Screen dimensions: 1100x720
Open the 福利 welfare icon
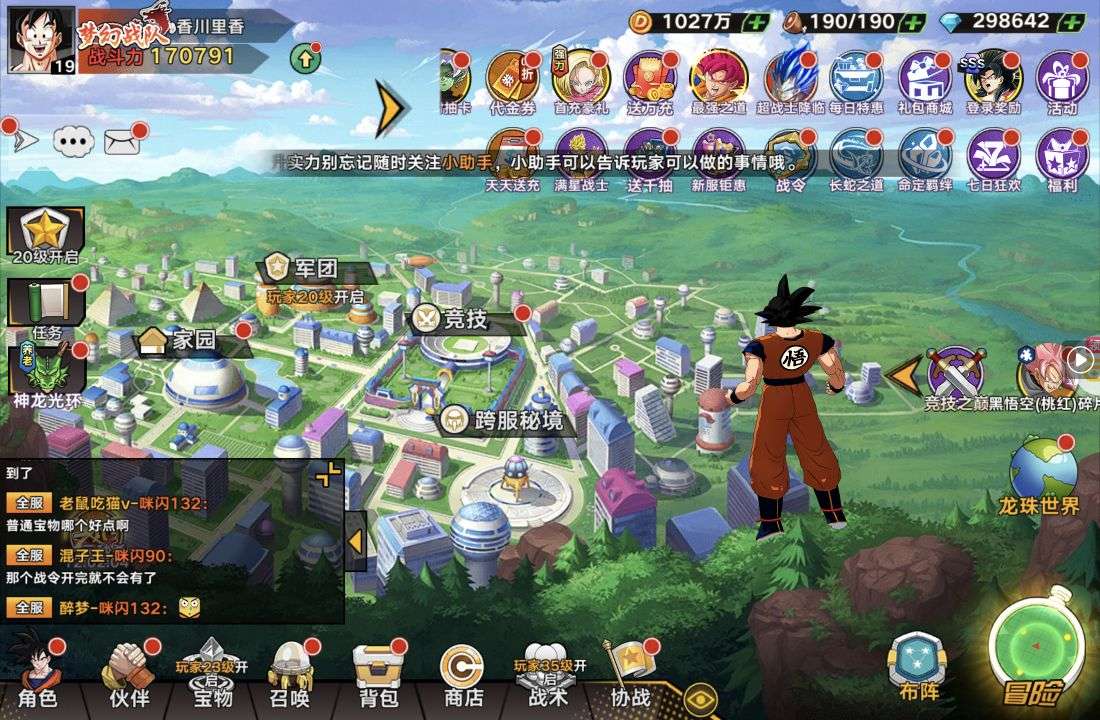click(1061, 158)
